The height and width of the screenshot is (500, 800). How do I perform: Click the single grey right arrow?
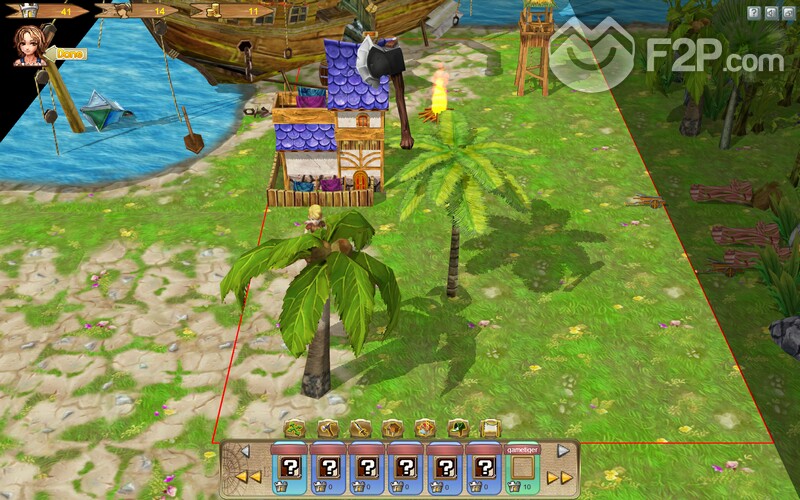point(562,451)
